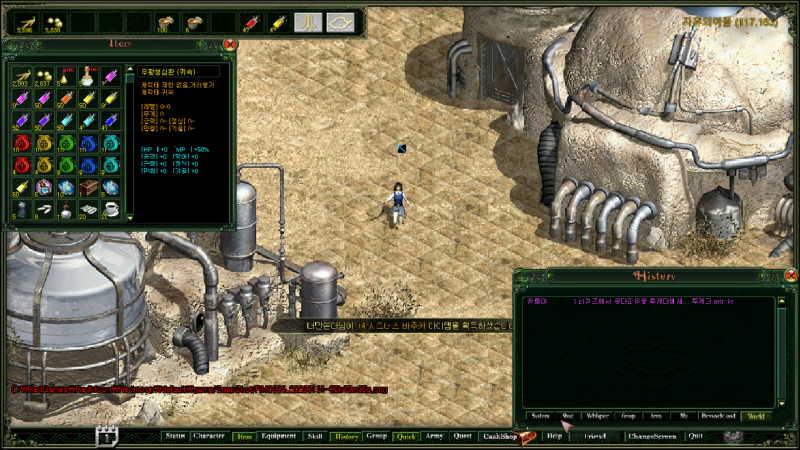Open the Quest log
Image resolution: width=800 pixels, height=450 pixels.
click(462, 436)
